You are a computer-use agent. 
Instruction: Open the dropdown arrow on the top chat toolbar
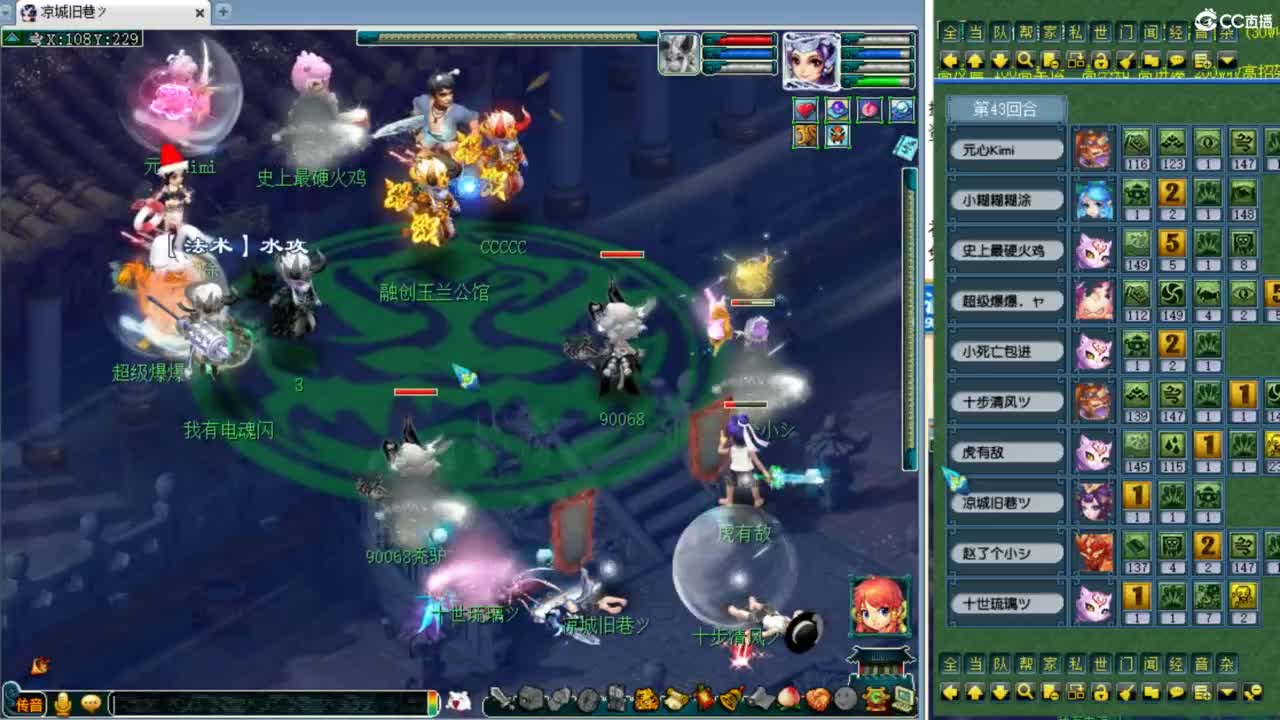coord(1225,58)
